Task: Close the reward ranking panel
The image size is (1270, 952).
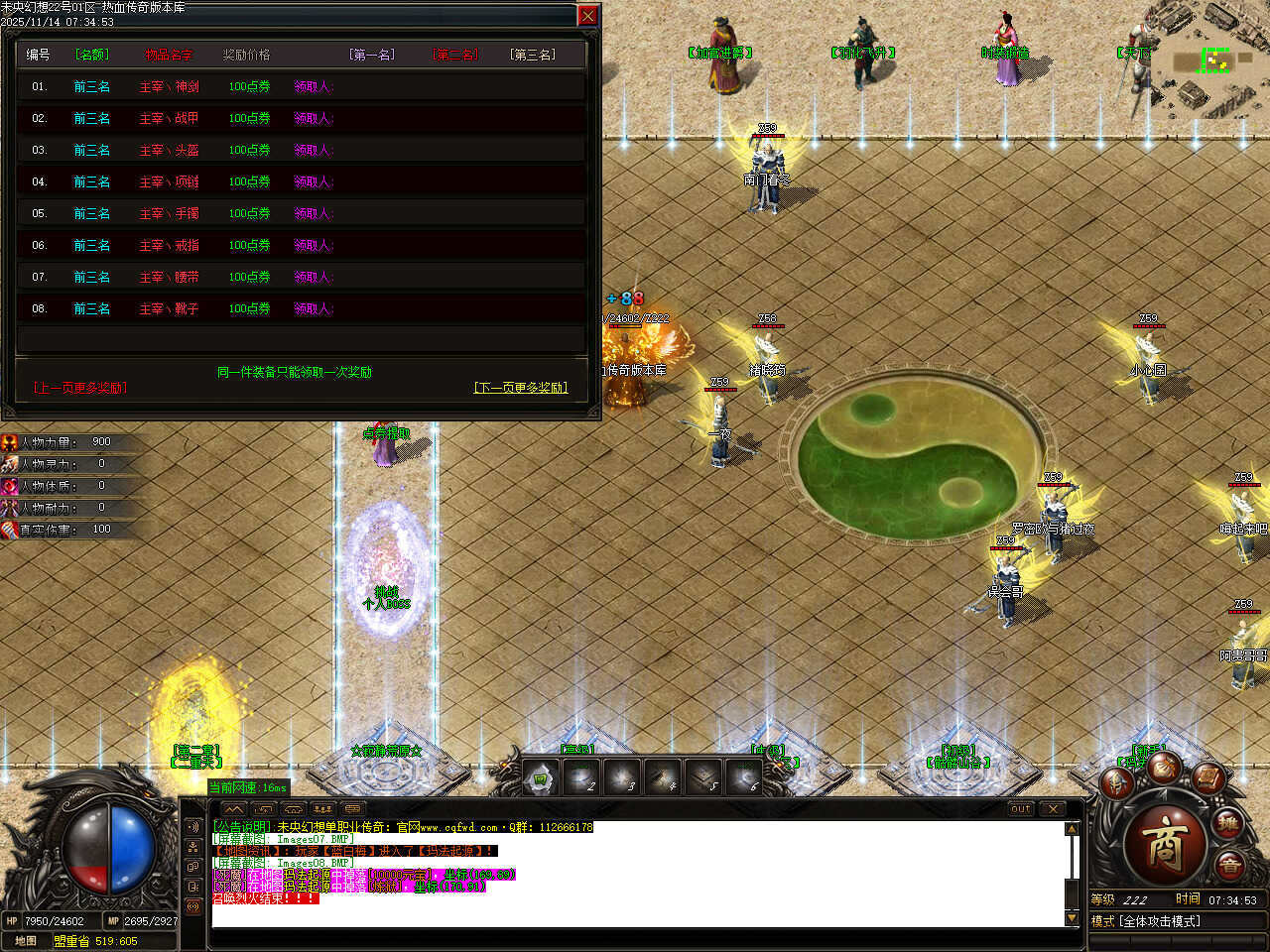Action: pyautogui.click(x=587, y=16)
